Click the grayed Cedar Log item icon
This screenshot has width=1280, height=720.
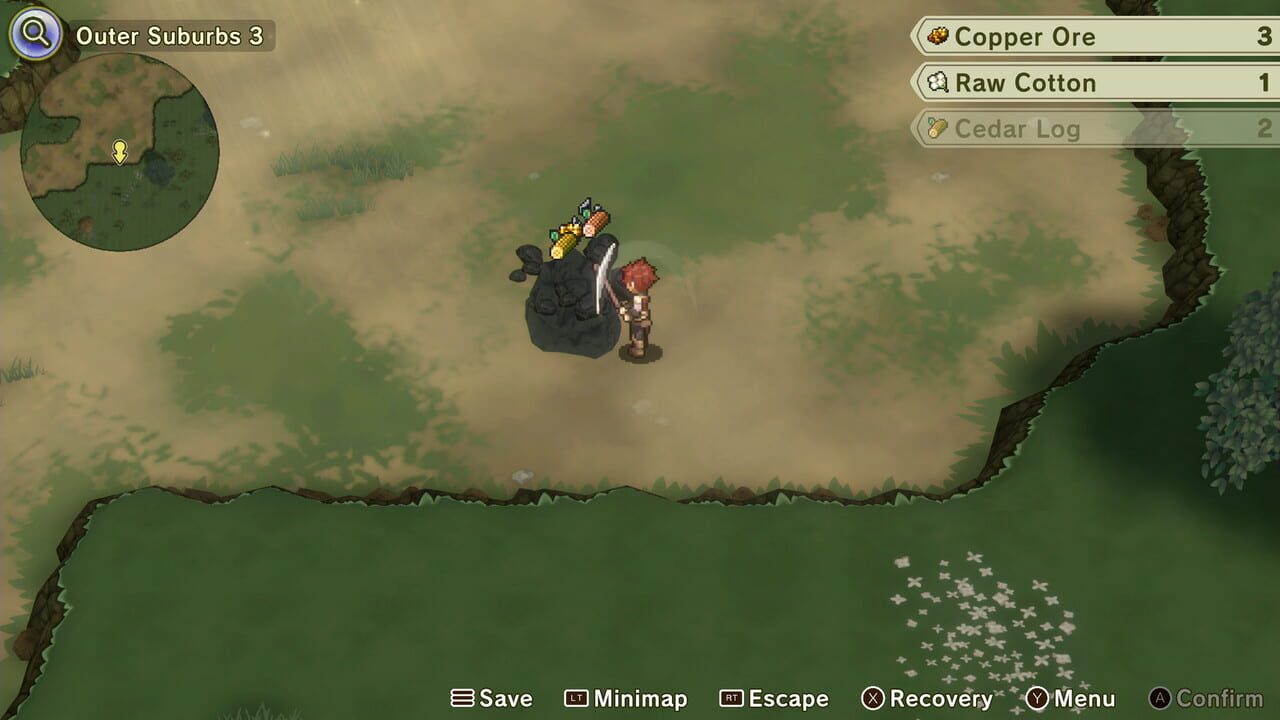pos(938,129)
